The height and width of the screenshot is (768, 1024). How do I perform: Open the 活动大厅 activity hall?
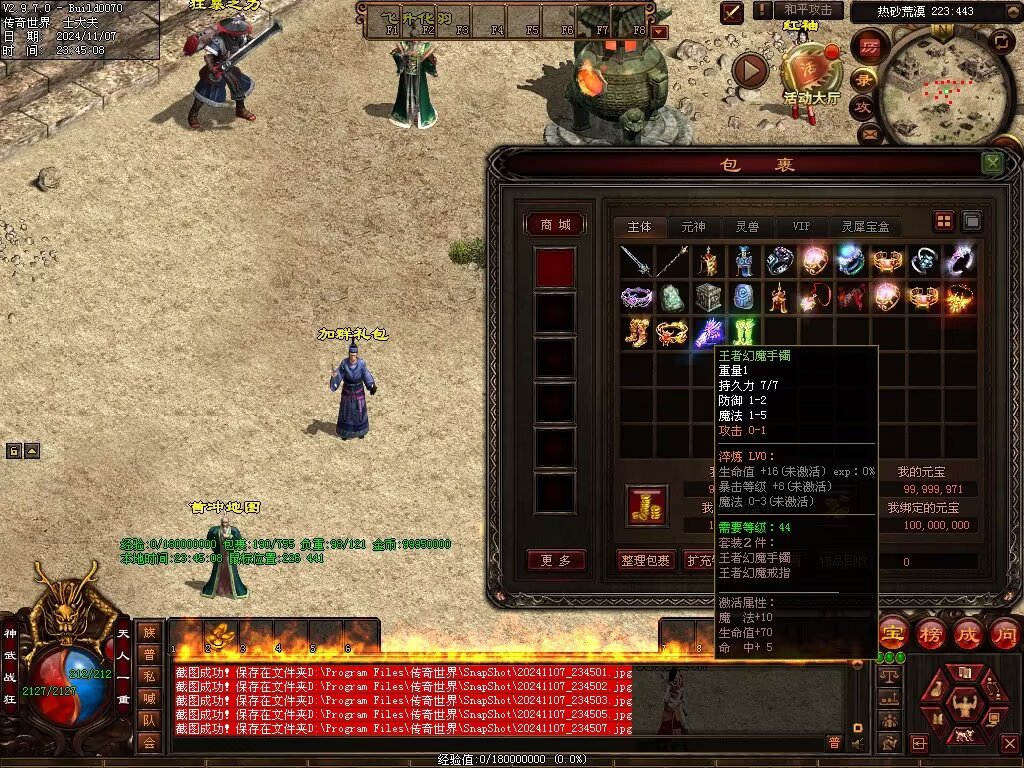click(811, 75)
